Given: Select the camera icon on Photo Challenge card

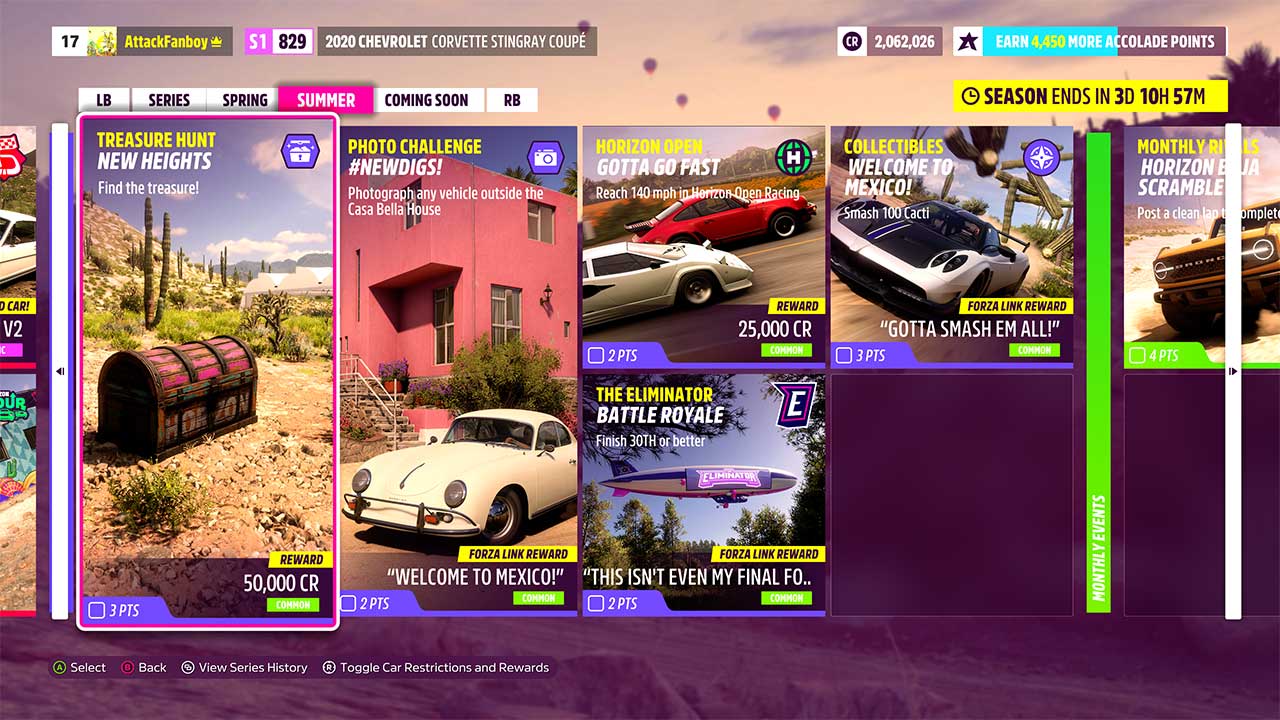Looking at the screenshot, I should click(546, 157).
